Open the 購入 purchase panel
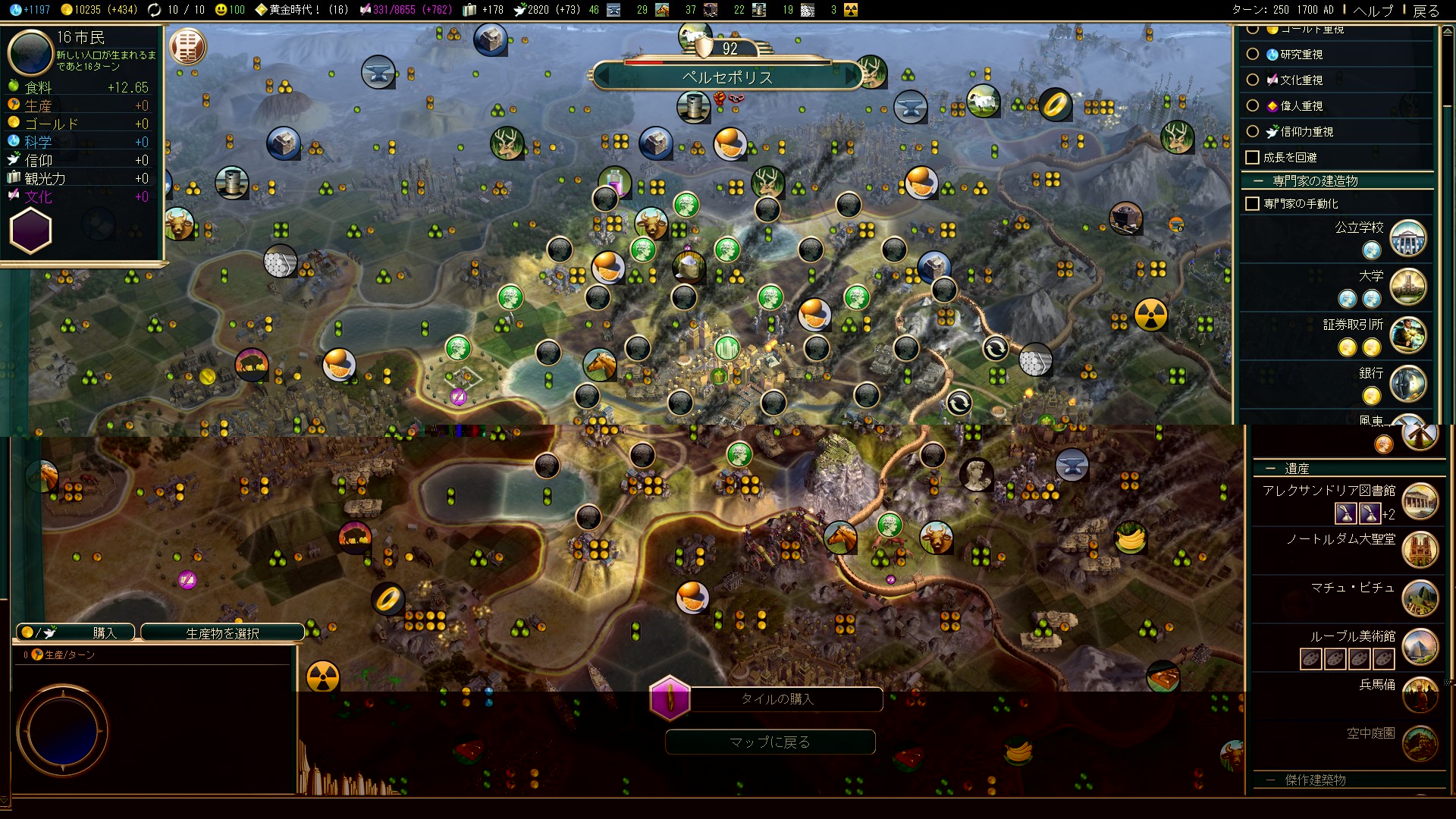The height and width of the screenshot is (819, 1456). [76, 632]
